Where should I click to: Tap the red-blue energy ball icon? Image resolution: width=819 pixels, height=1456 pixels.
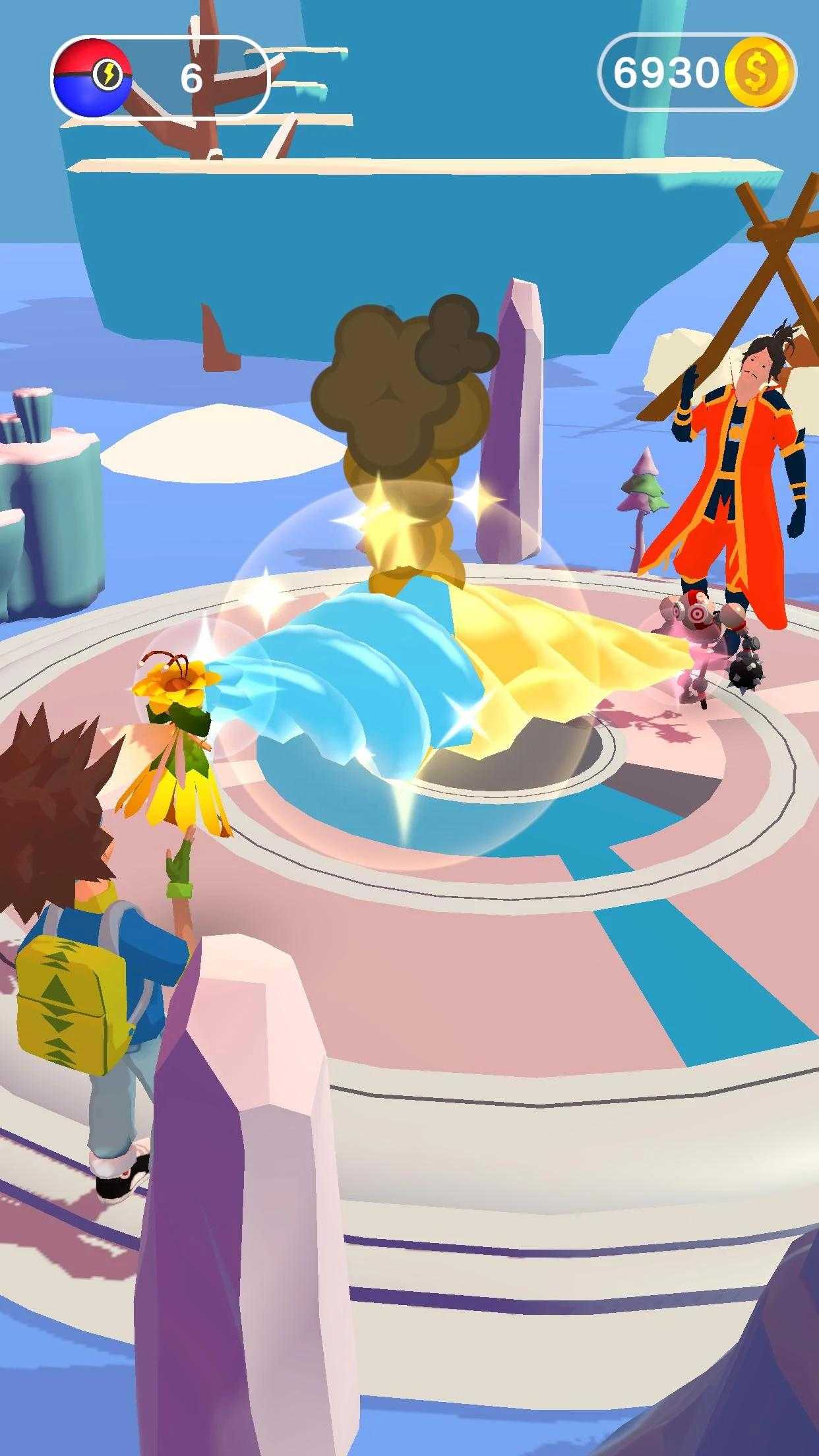coord(92,78)
